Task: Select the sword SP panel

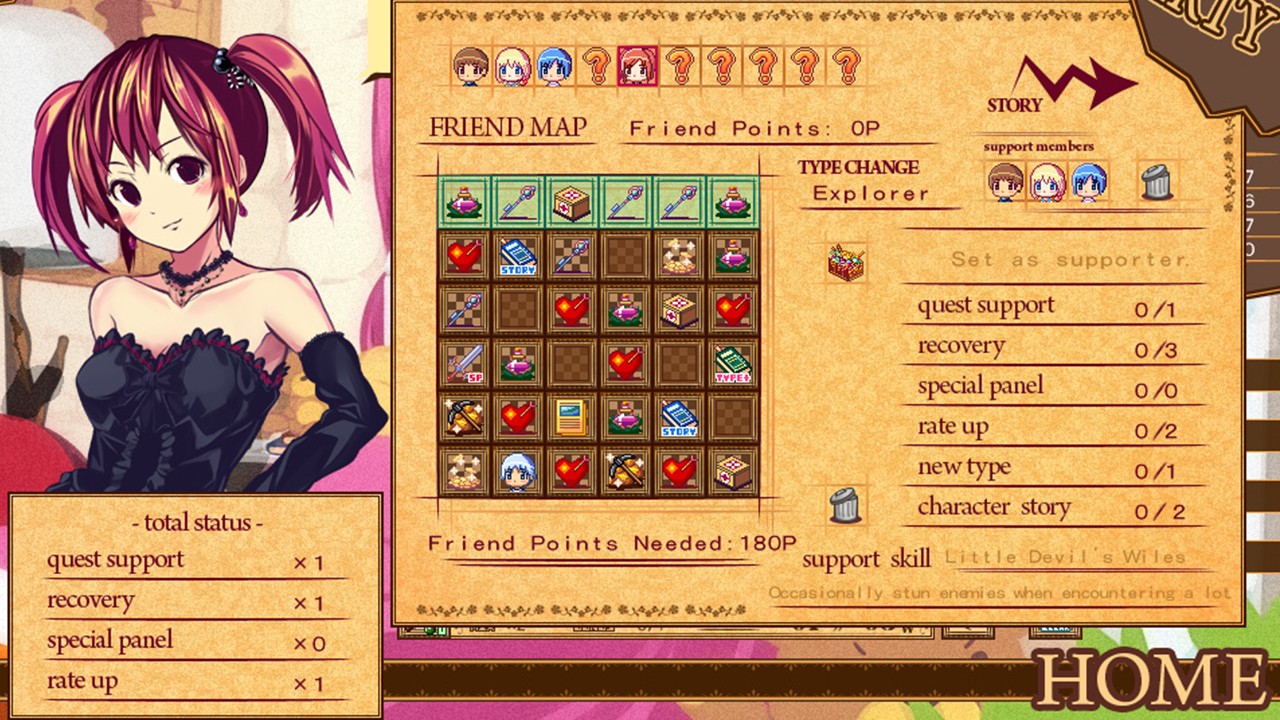Action: pyautogui.click(x=463, y=363)
